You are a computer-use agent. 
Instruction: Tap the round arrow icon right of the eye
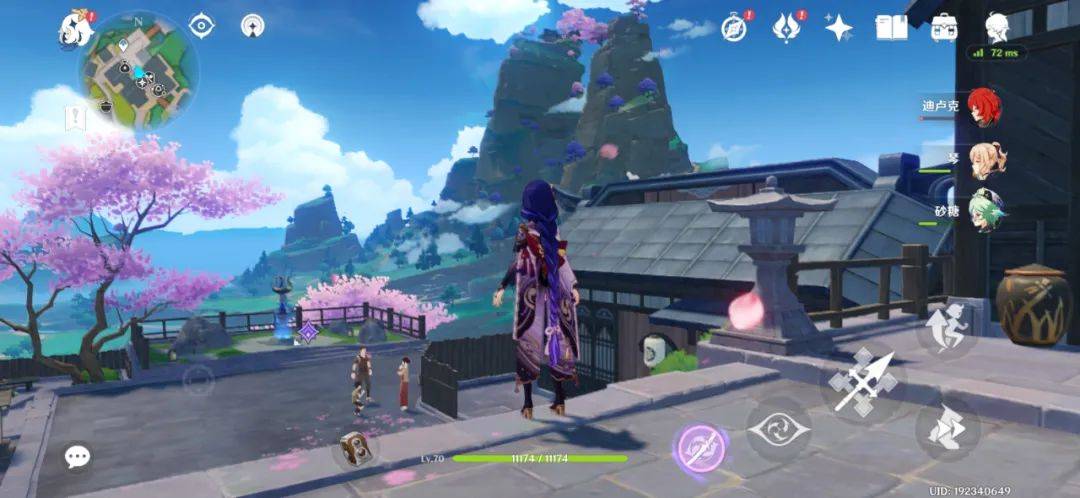click(252, 26)
